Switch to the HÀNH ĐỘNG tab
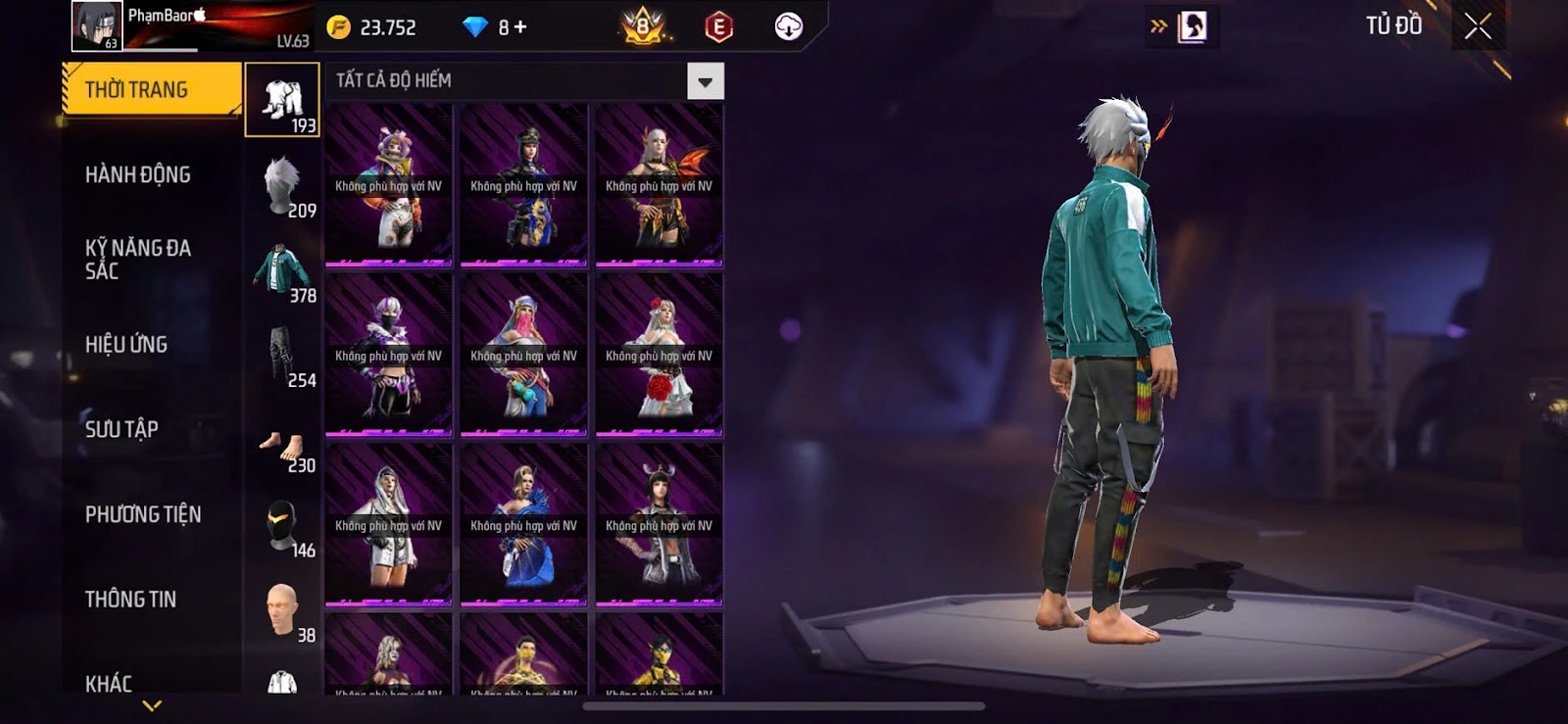This screenshot has height=724, width=1568. click(x=138, y=175)
